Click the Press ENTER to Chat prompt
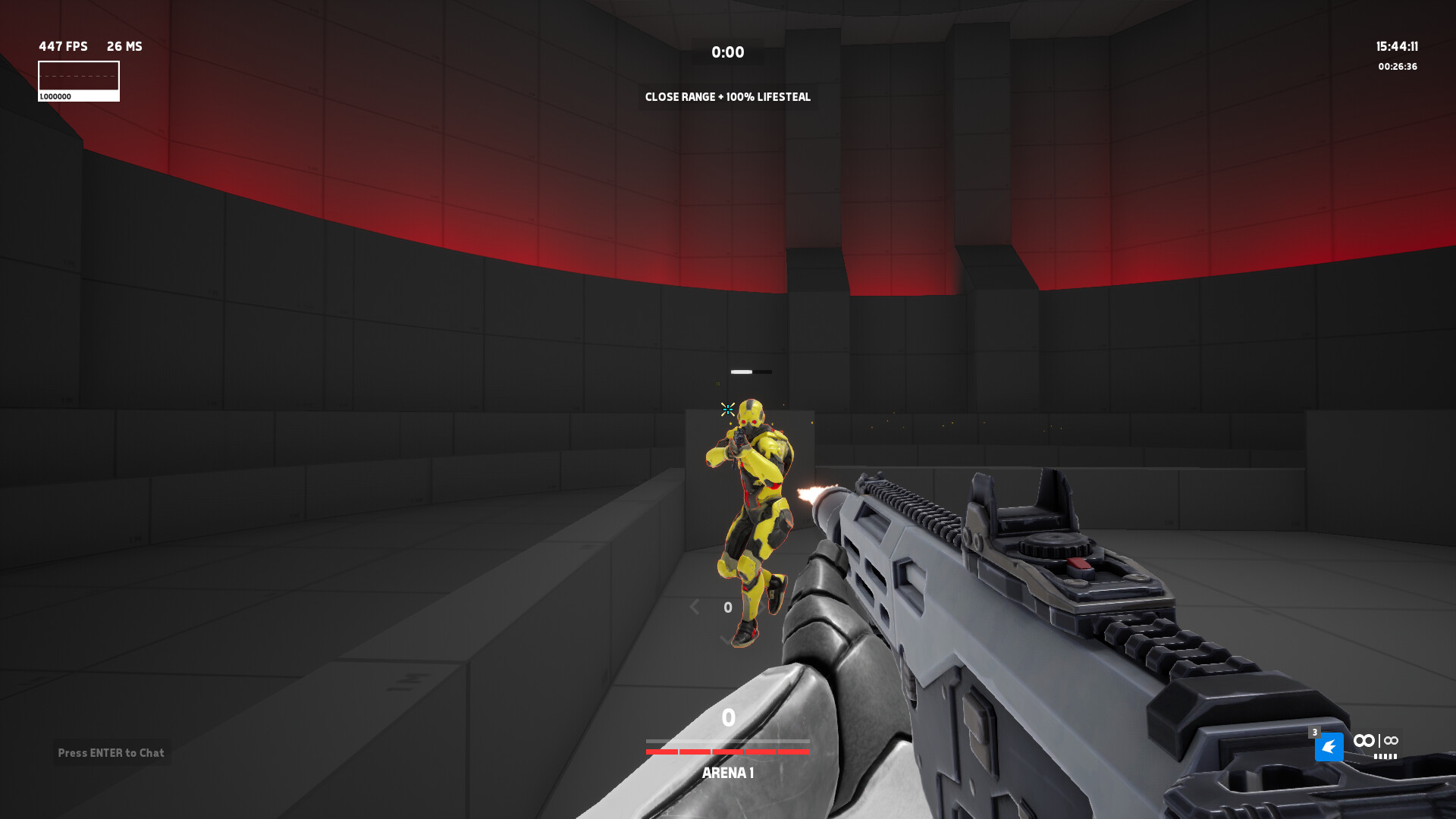 coord(111,753)
